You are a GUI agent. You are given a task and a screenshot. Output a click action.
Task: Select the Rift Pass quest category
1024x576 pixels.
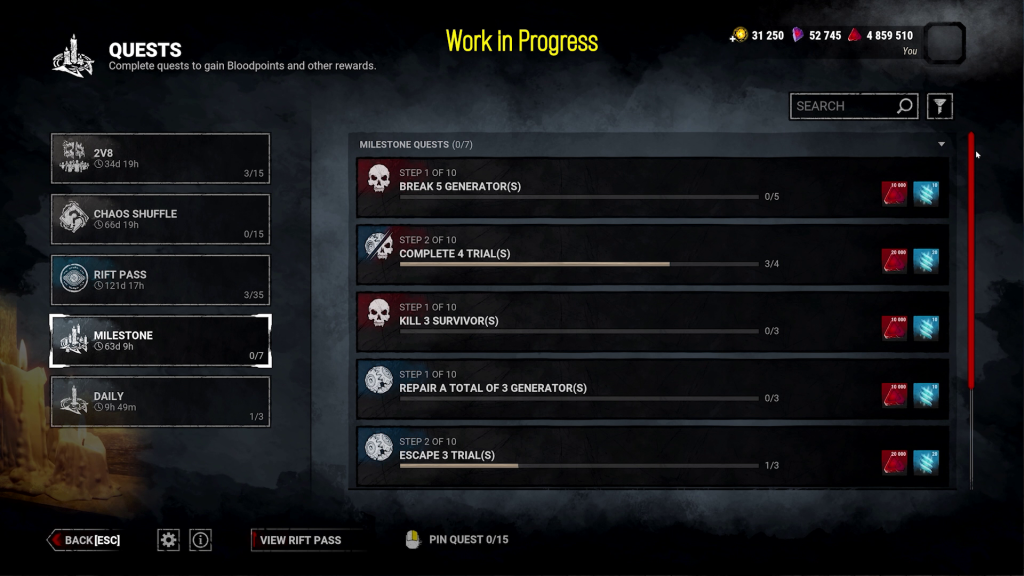160,281
